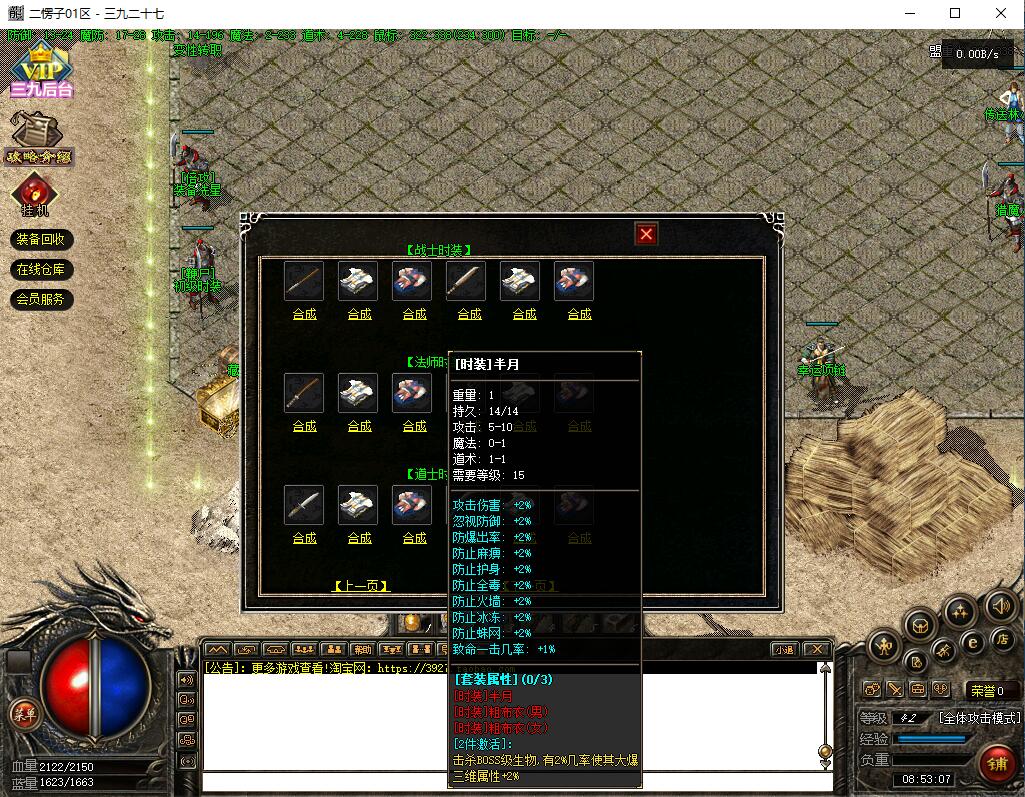Click the 帮助 help button in chat toolbar

pyautogui.click(x=362, y=649)
